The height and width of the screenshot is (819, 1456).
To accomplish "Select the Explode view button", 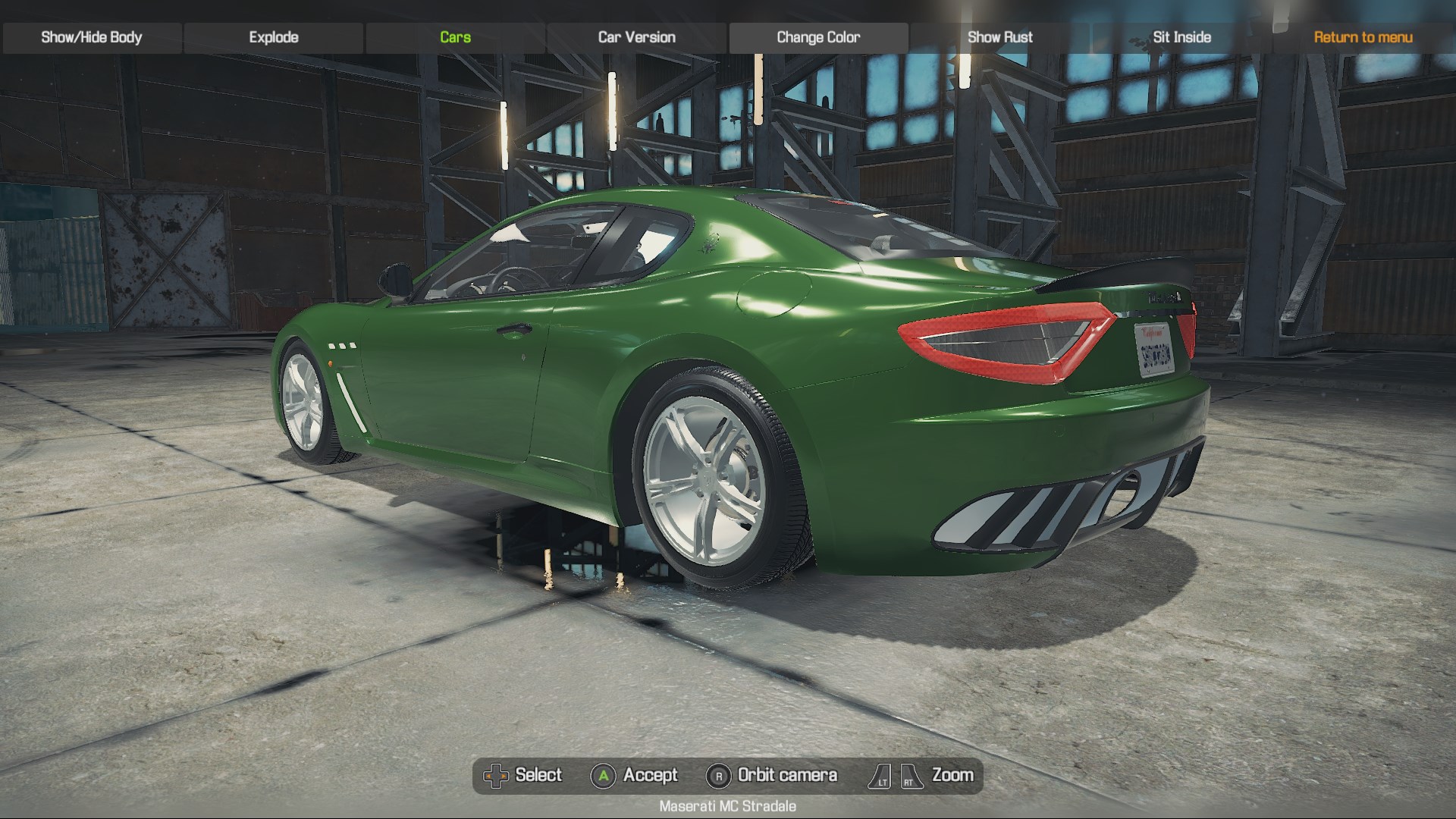I will click(274, 37).
